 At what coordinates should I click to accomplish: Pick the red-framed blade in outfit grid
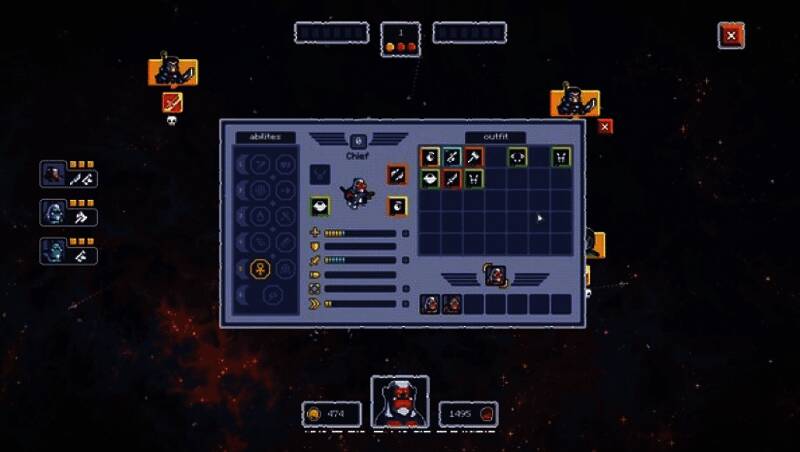point(451,179)
